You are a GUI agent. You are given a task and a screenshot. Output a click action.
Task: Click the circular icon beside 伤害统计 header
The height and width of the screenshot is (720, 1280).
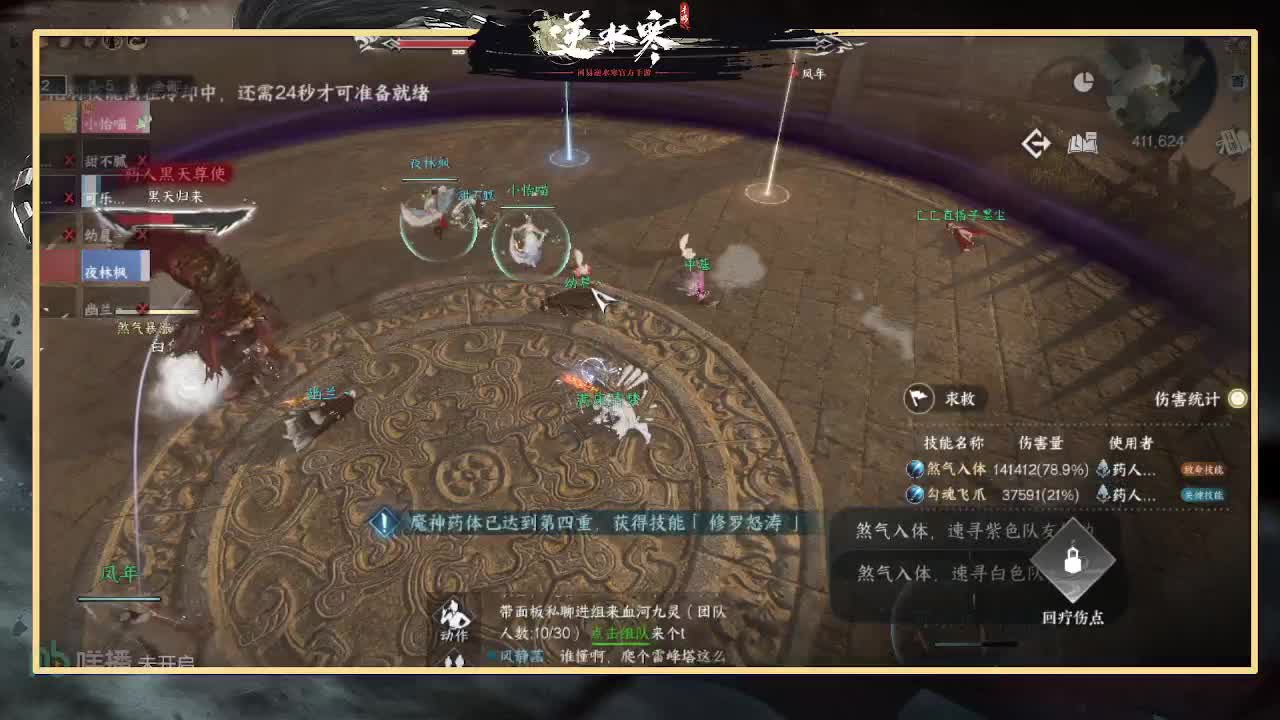click(x=1236, y=398)
